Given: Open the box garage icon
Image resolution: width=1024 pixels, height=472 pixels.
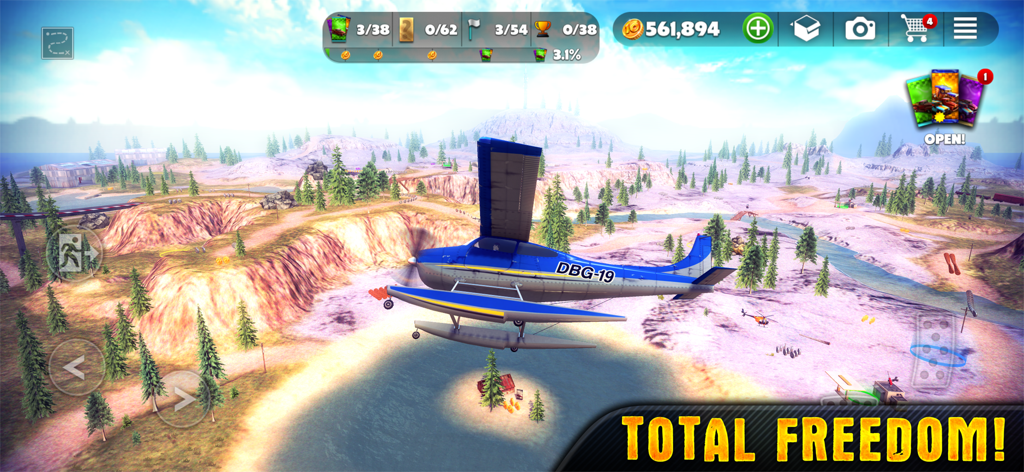Looking at the screenshot, I should click(806, 29).
